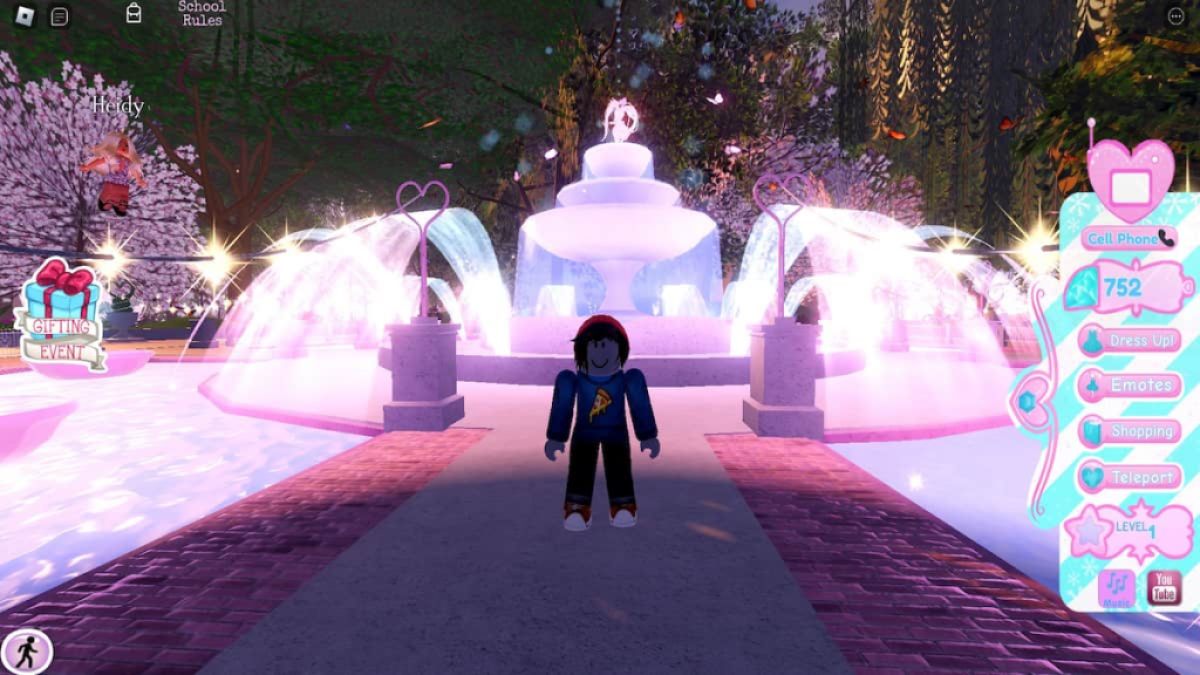Toggle the Roblox chat window
The width and height of the screenshot is (1200, 675).
(x=60, y=16)
